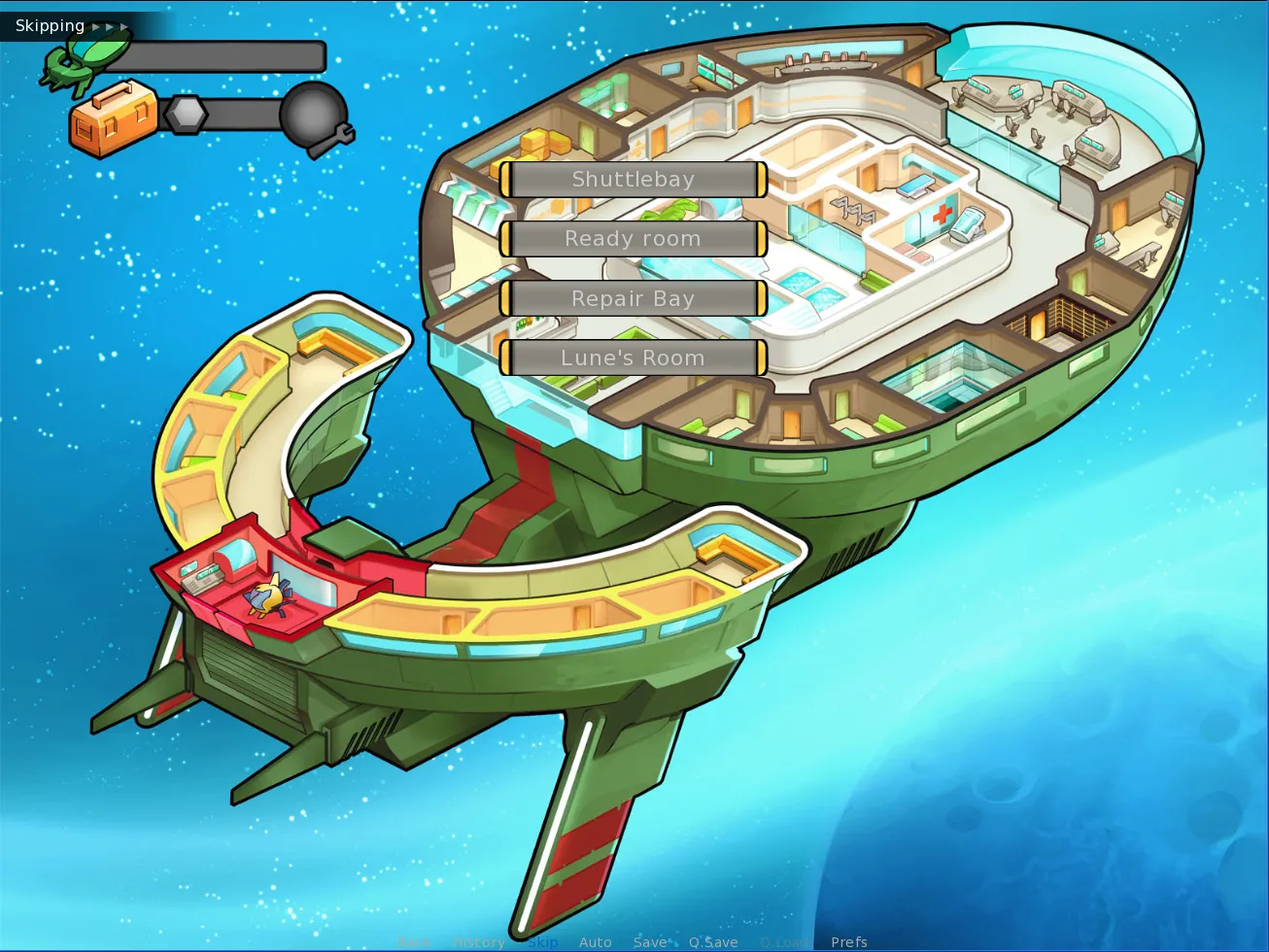
Task: Select Lune's Room
Action: [x=633, y=357]
